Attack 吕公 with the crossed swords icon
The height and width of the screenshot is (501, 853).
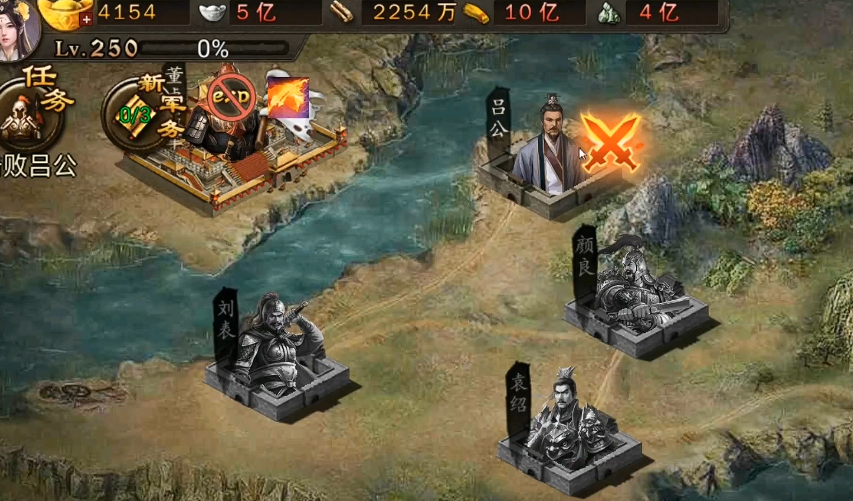609,141
